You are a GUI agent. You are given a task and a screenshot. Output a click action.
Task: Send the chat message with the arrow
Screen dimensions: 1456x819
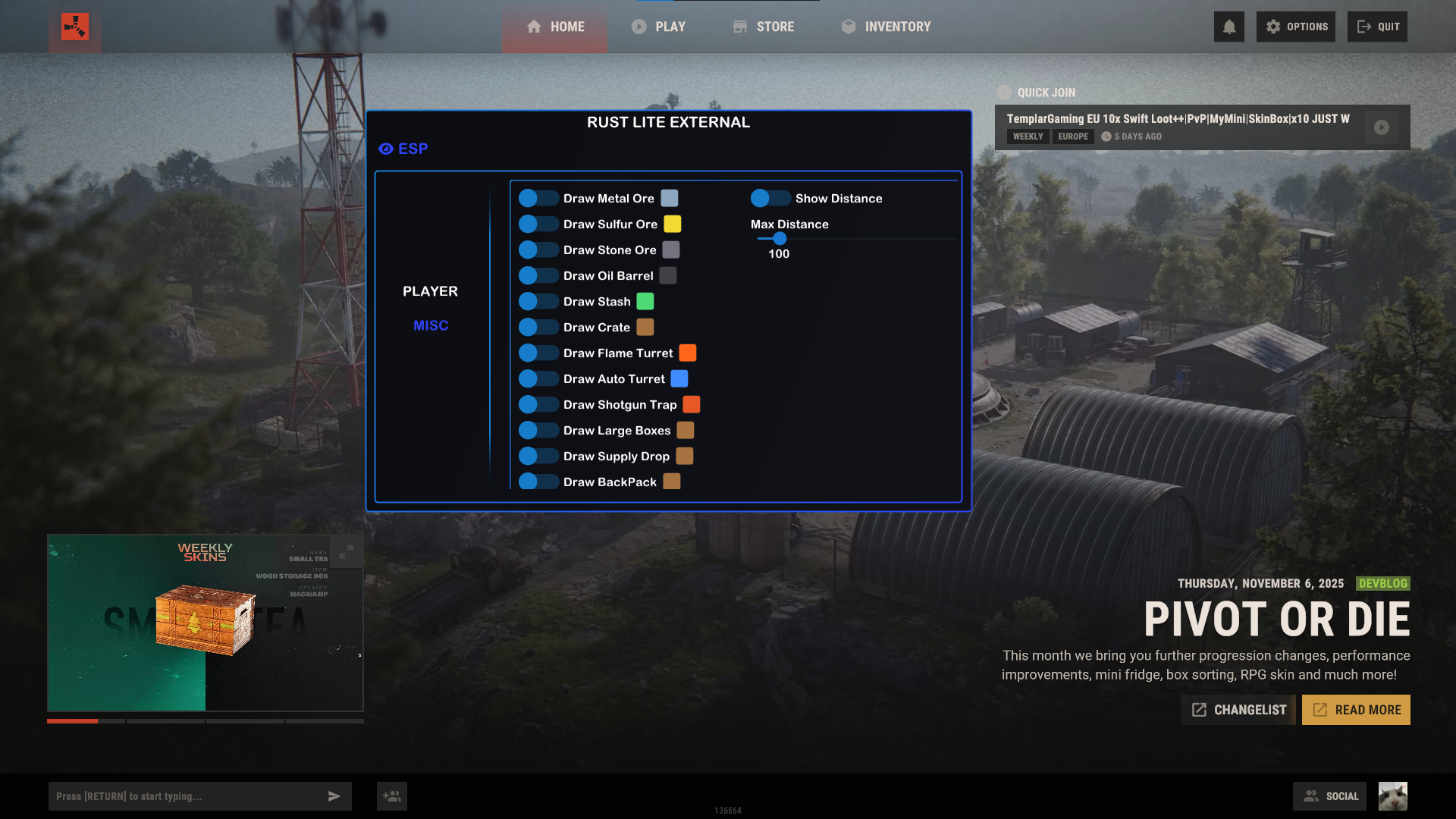334,796
